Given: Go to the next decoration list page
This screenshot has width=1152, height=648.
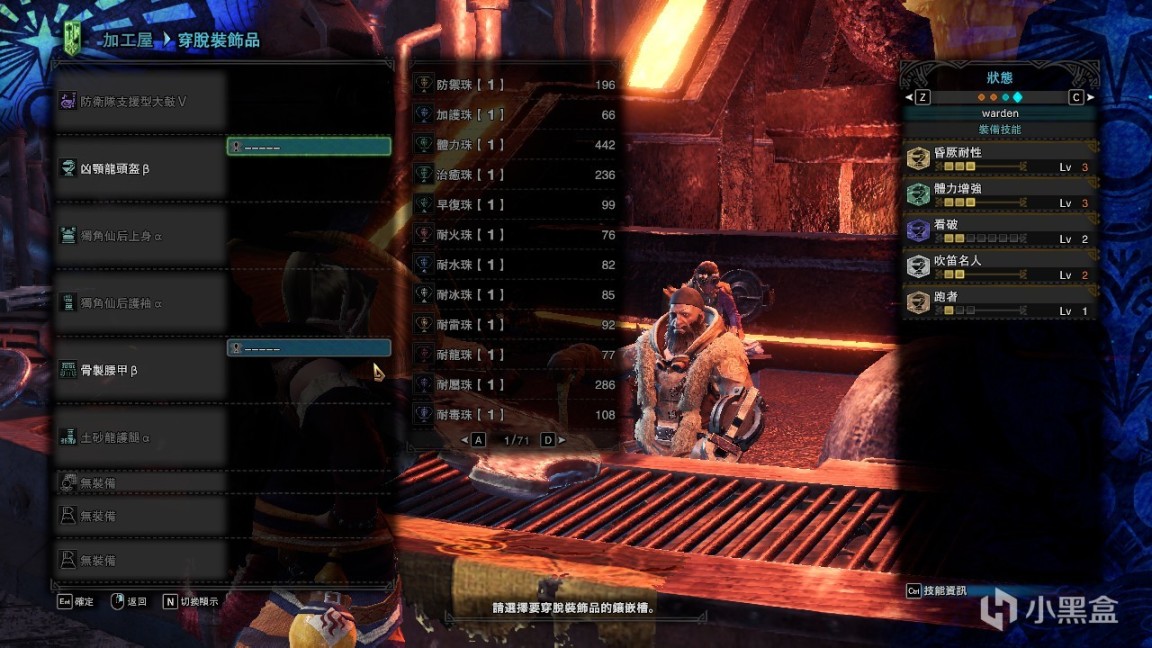Looking at the screenshot, I should (x=553, y=440).
